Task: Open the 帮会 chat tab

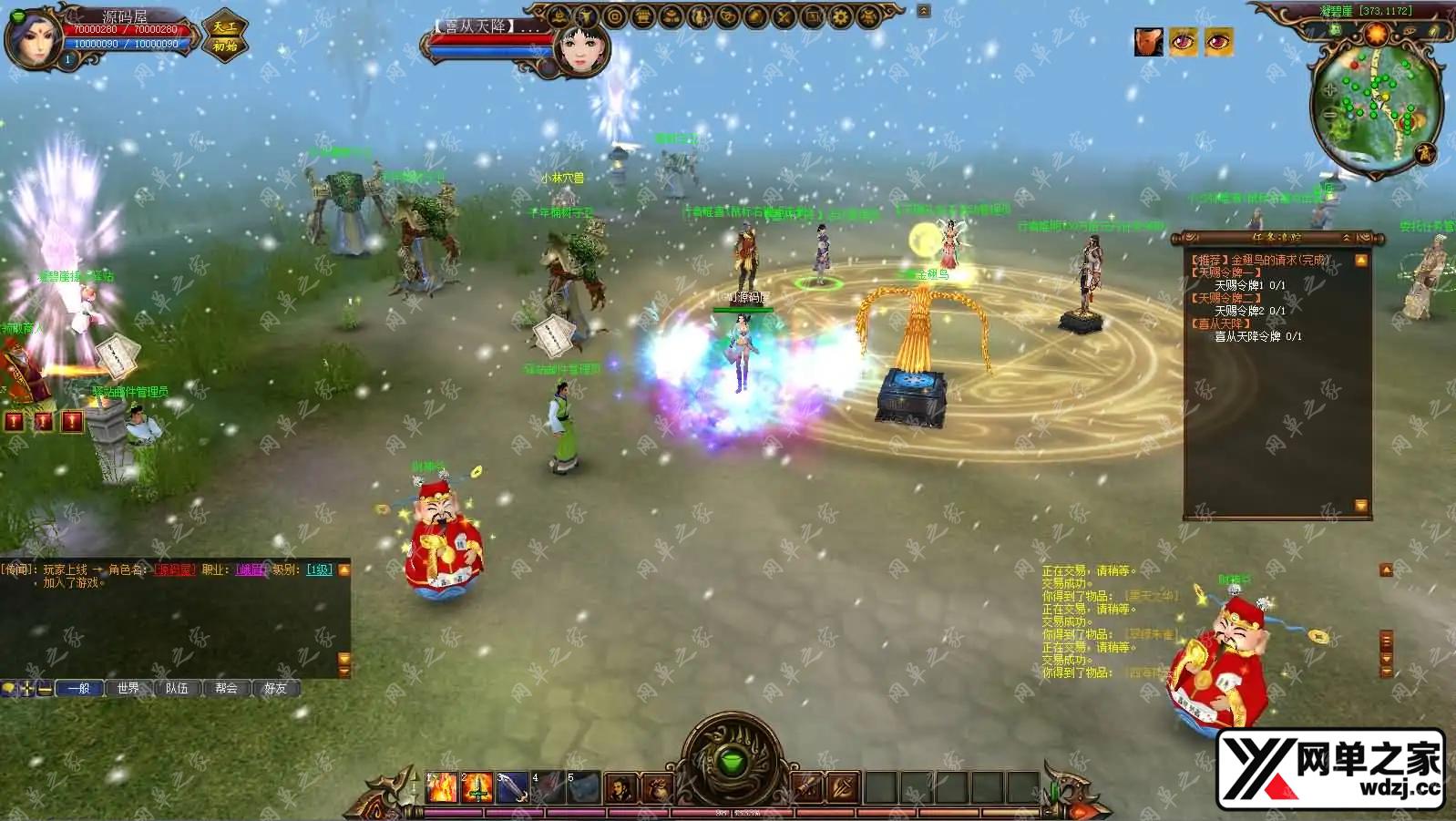Action: click(226, 688)
